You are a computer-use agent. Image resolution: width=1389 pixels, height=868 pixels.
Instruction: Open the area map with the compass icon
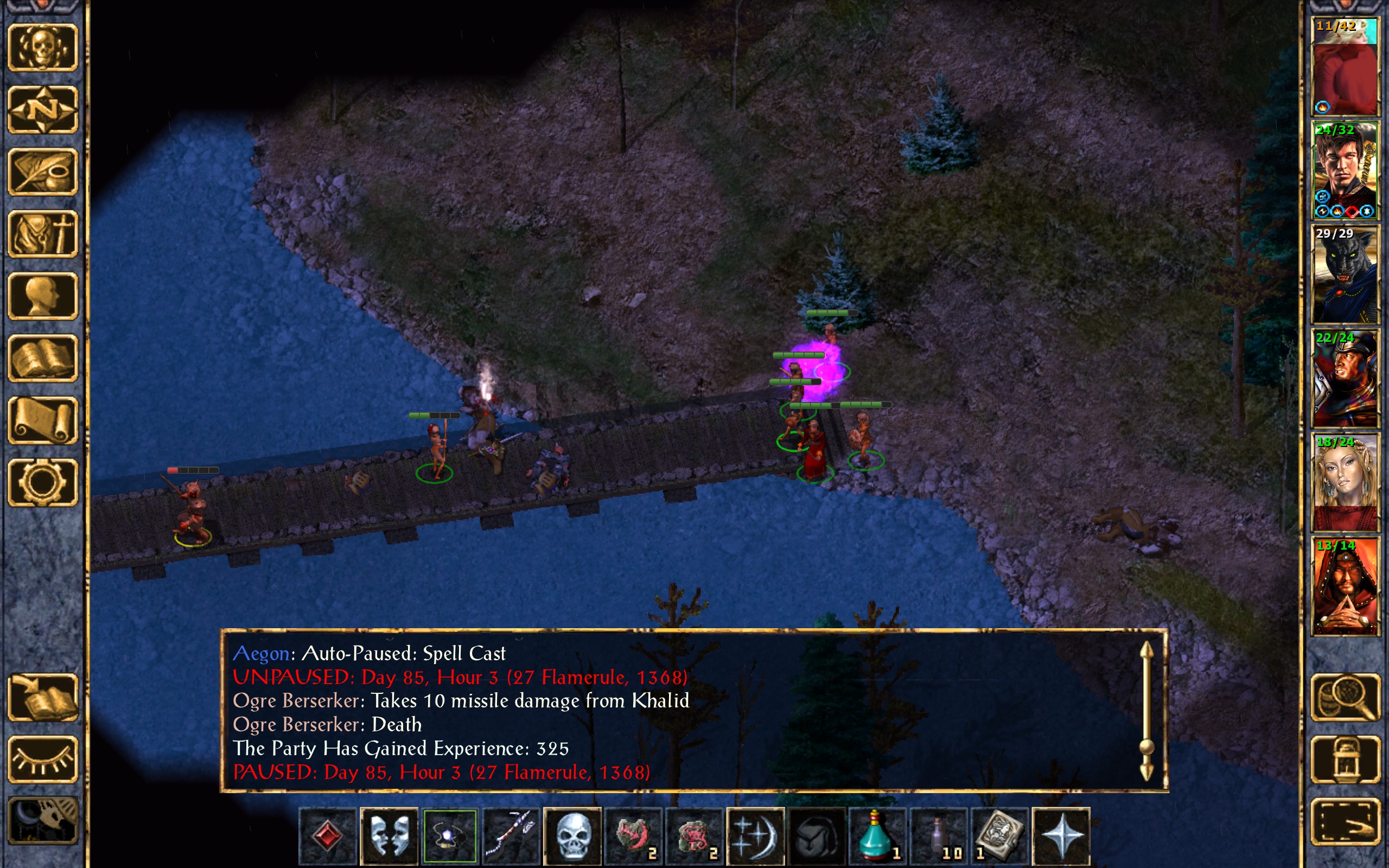(42, 110)
